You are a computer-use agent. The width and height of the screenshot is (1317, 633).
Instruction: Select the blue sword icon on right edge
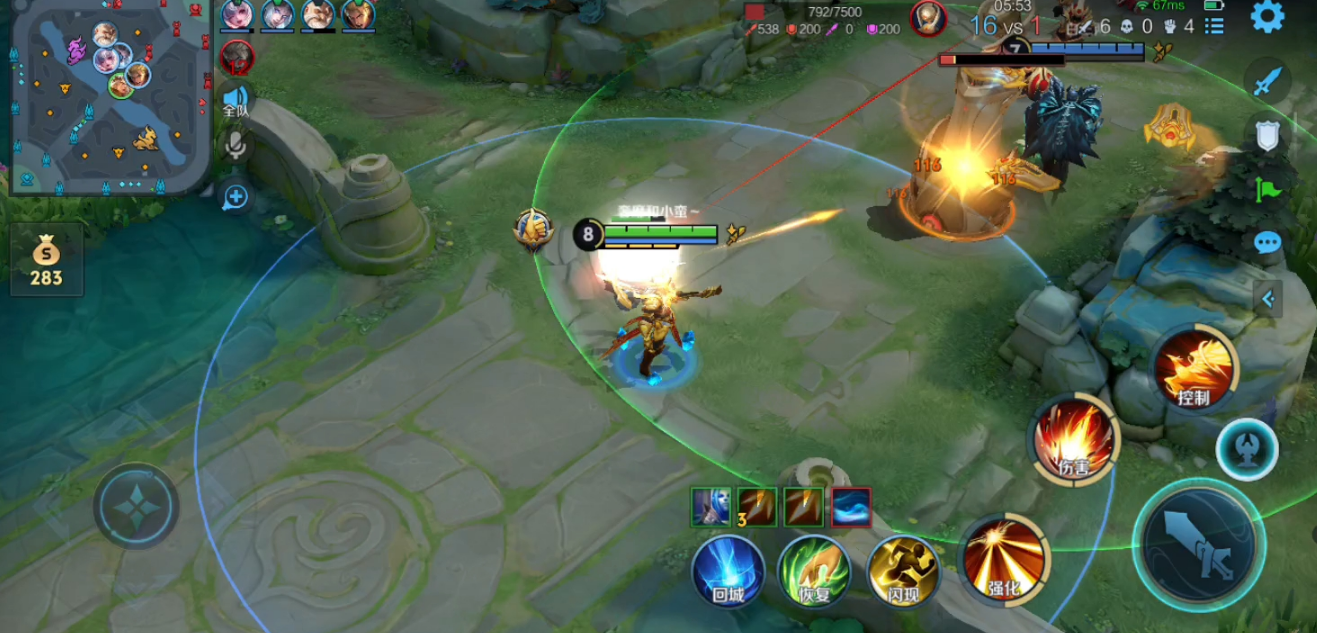tap(1268, 80)
